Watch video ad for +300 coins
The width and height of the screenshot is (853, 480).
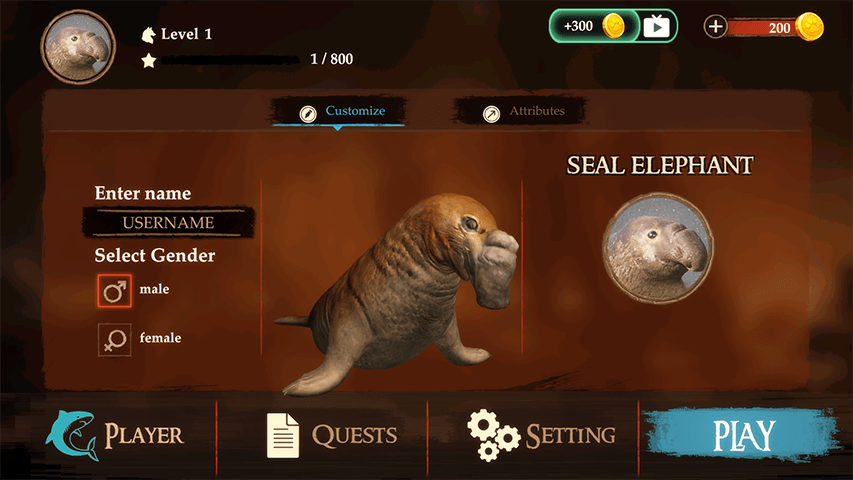[x=613, y=26]
